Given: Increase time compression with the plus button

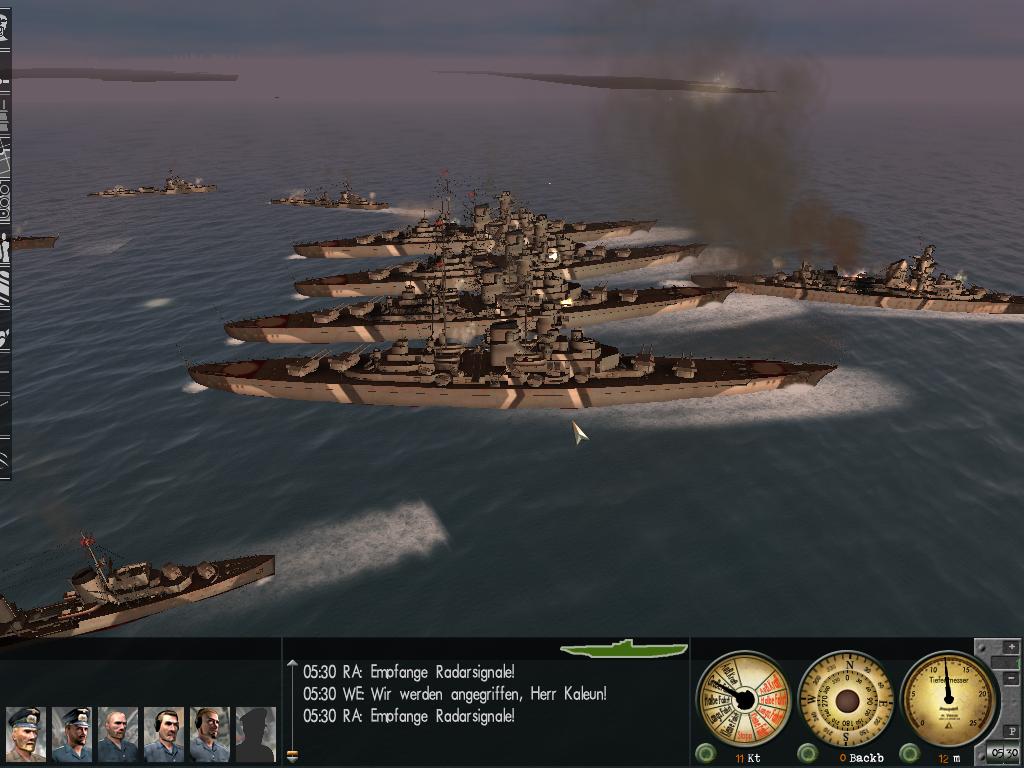Looking at the screenshot, I should point(1012,647).
